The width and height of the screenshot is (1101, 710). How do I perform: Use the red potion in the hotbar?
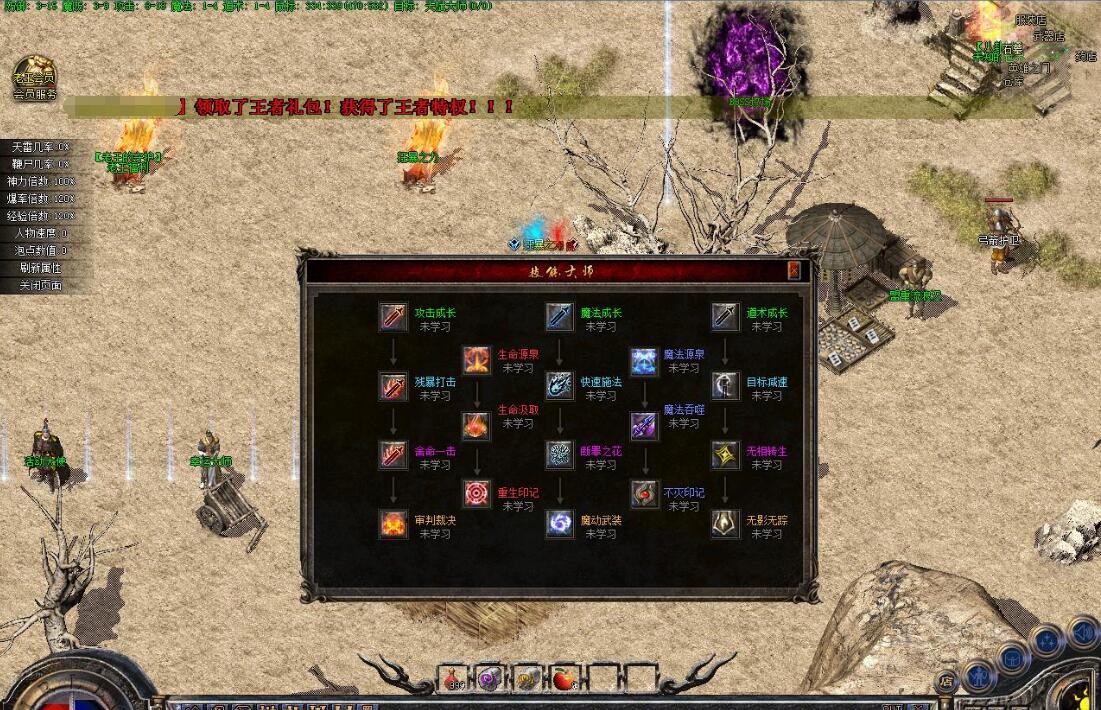coord(453,679)
